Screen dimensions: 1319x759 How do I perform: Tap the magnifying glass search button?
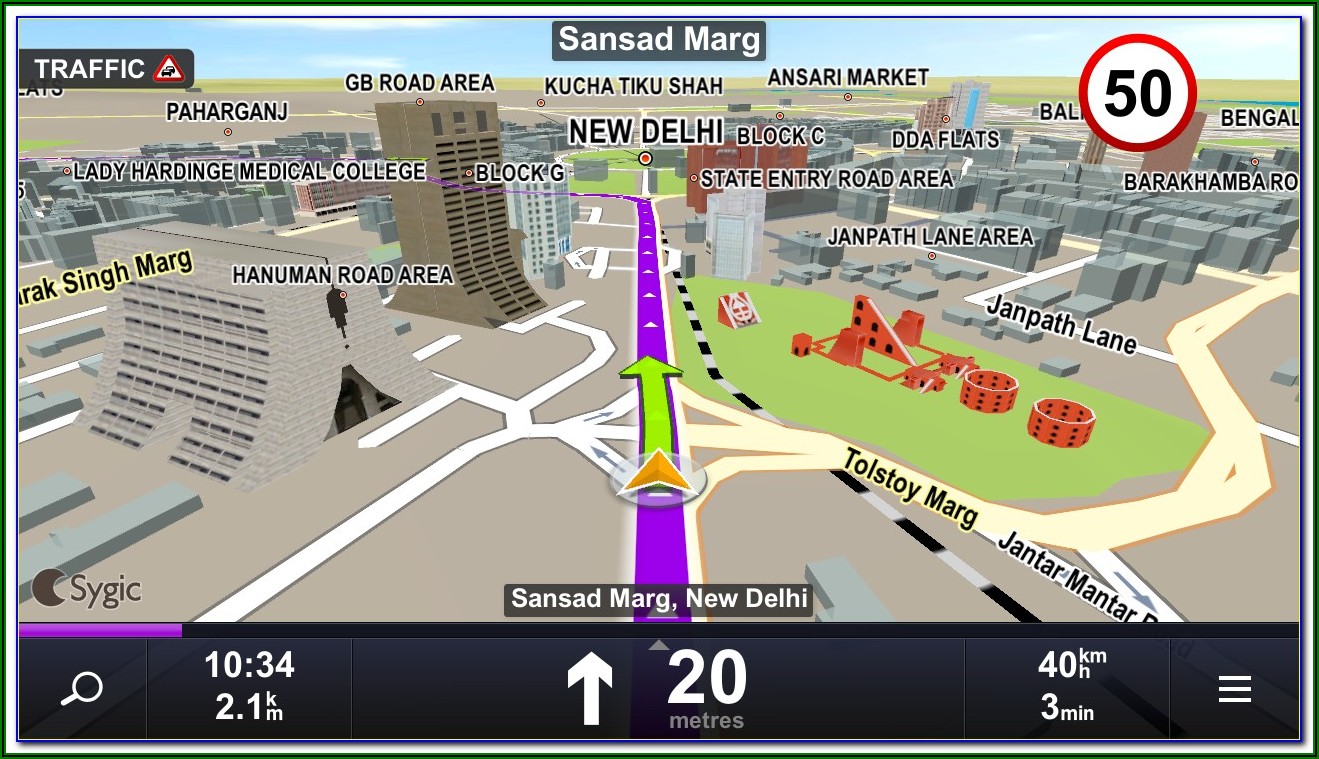[82, 689]
